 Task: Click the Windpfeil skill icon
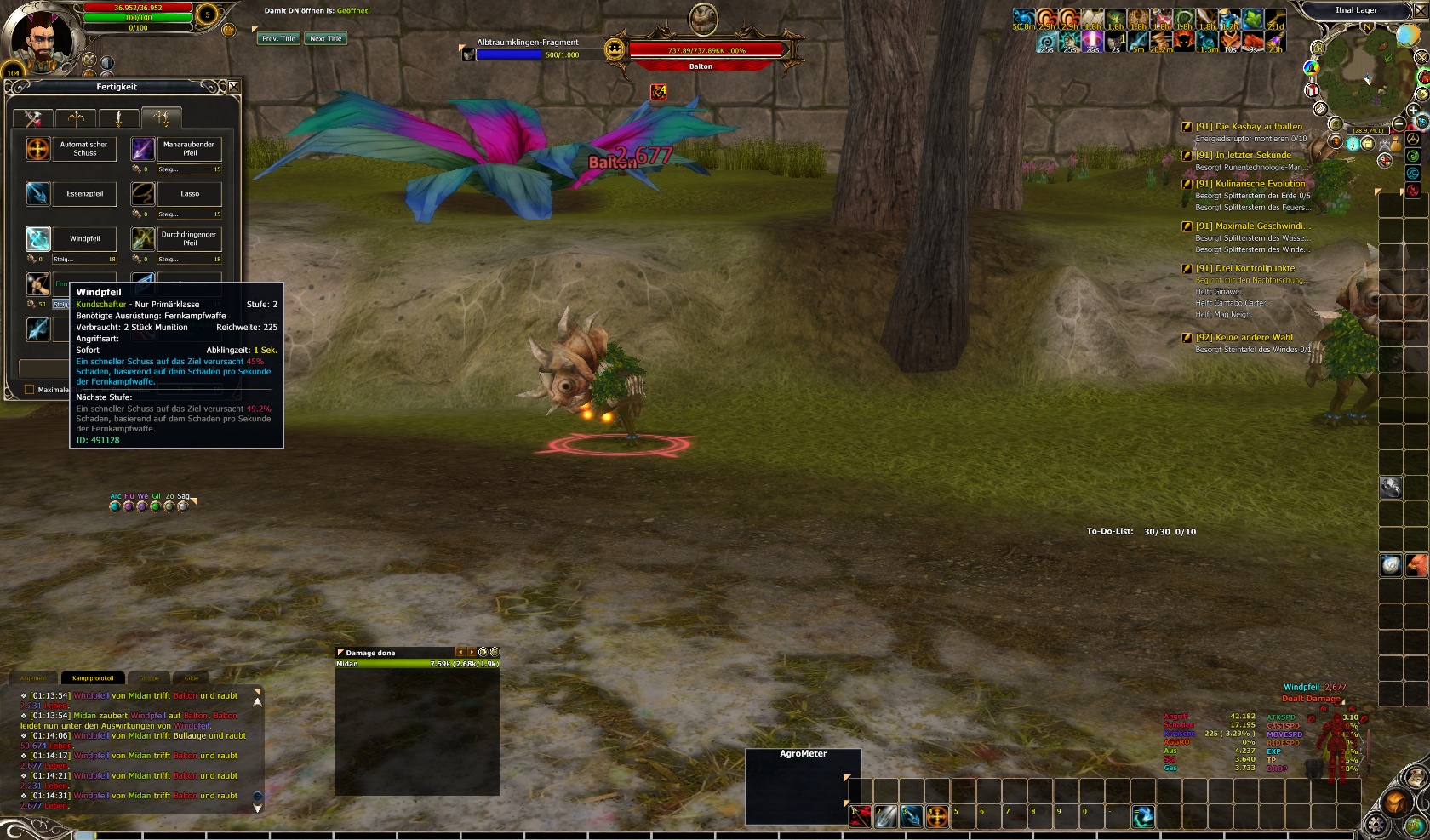click(37, 239)
